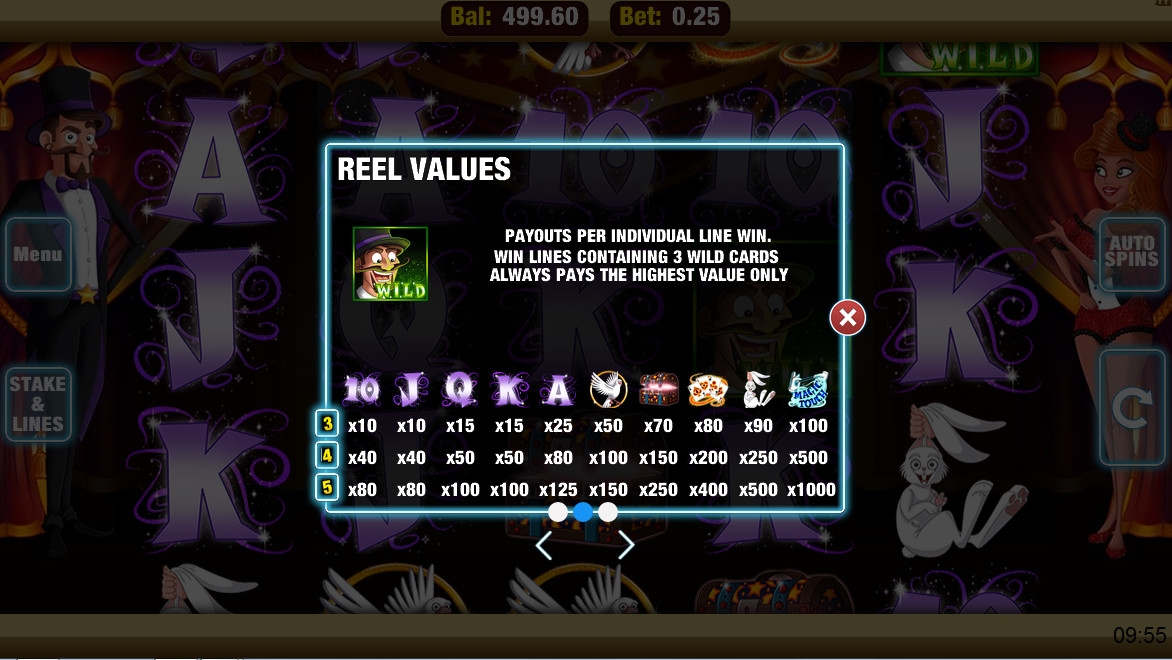Screen dimensions: 1172x660
Task: Go to the previous paytable page arrow
Action: click(544, 545)
